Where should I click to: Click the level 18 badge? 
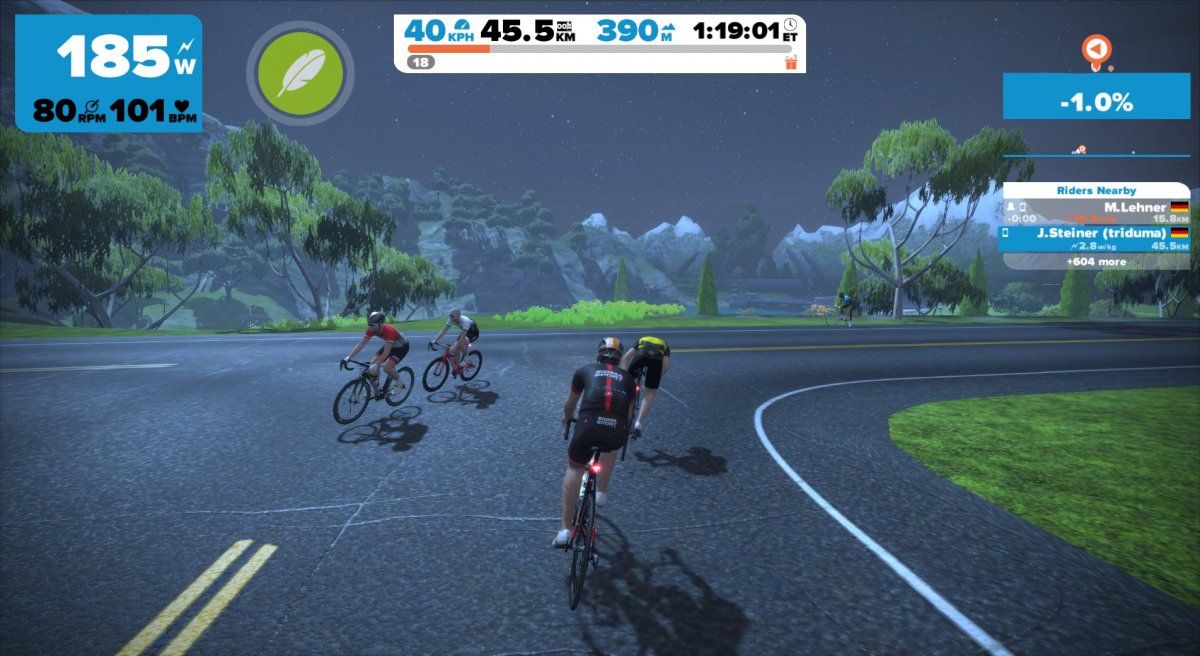(x=420, y=62)
